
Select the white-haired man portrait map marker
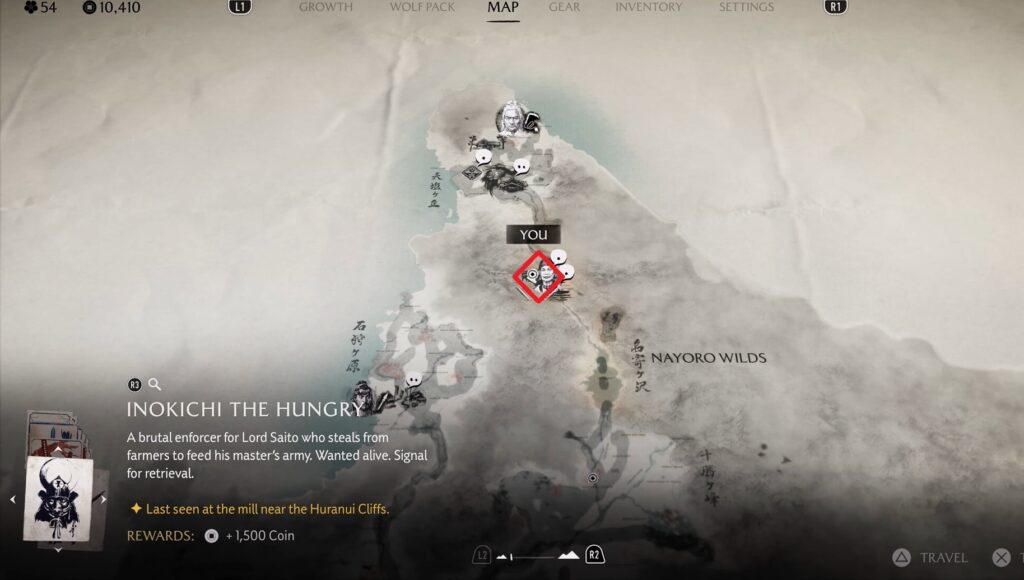coord(511,118)
